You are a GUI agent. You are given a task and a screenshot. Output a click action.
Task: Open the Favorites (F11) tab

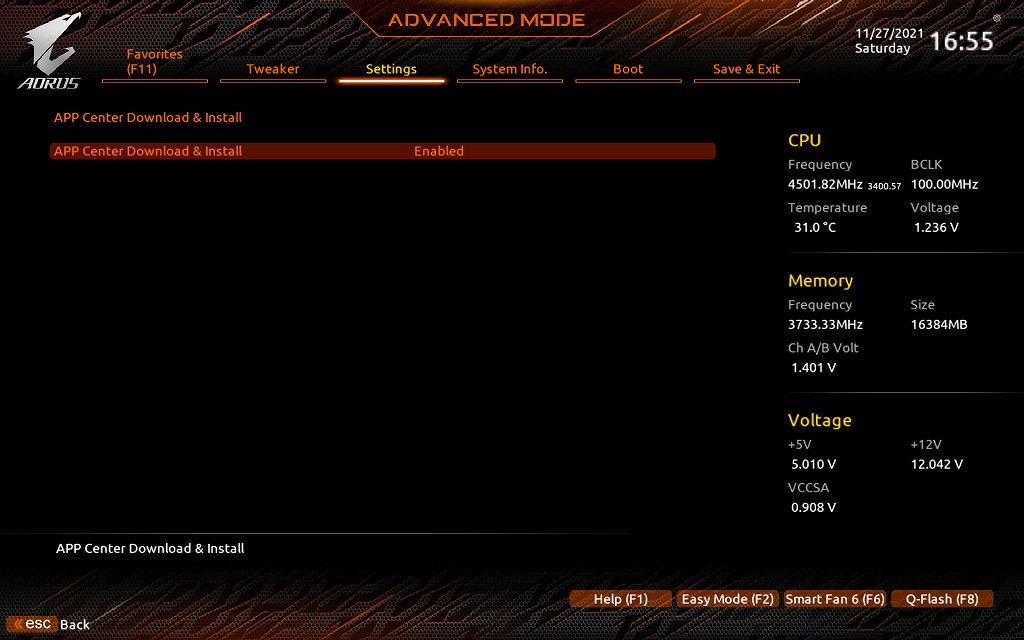[155, 63]
